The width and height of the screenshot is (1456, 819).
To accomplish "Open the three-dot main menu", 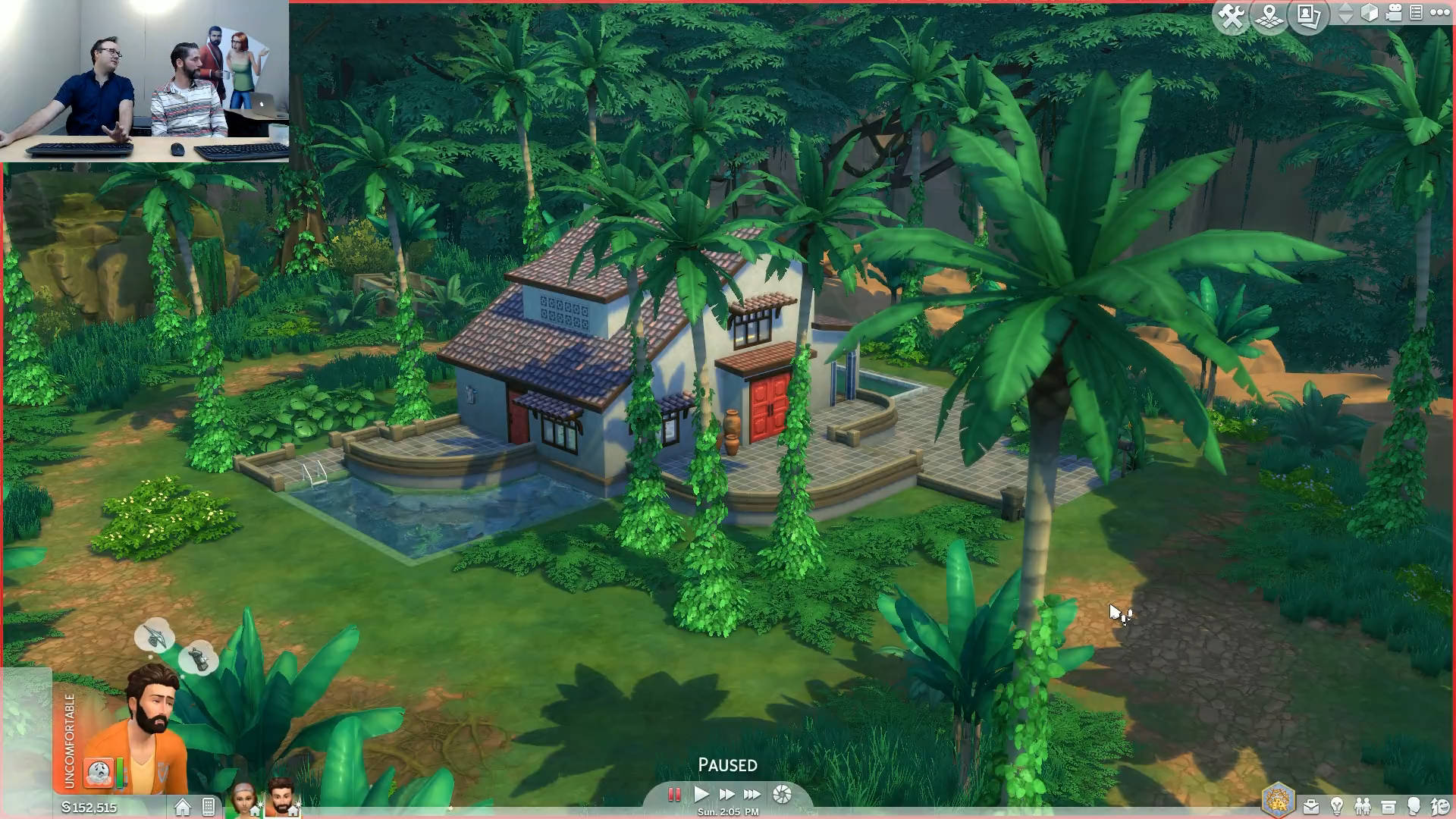I will 1439,13.
